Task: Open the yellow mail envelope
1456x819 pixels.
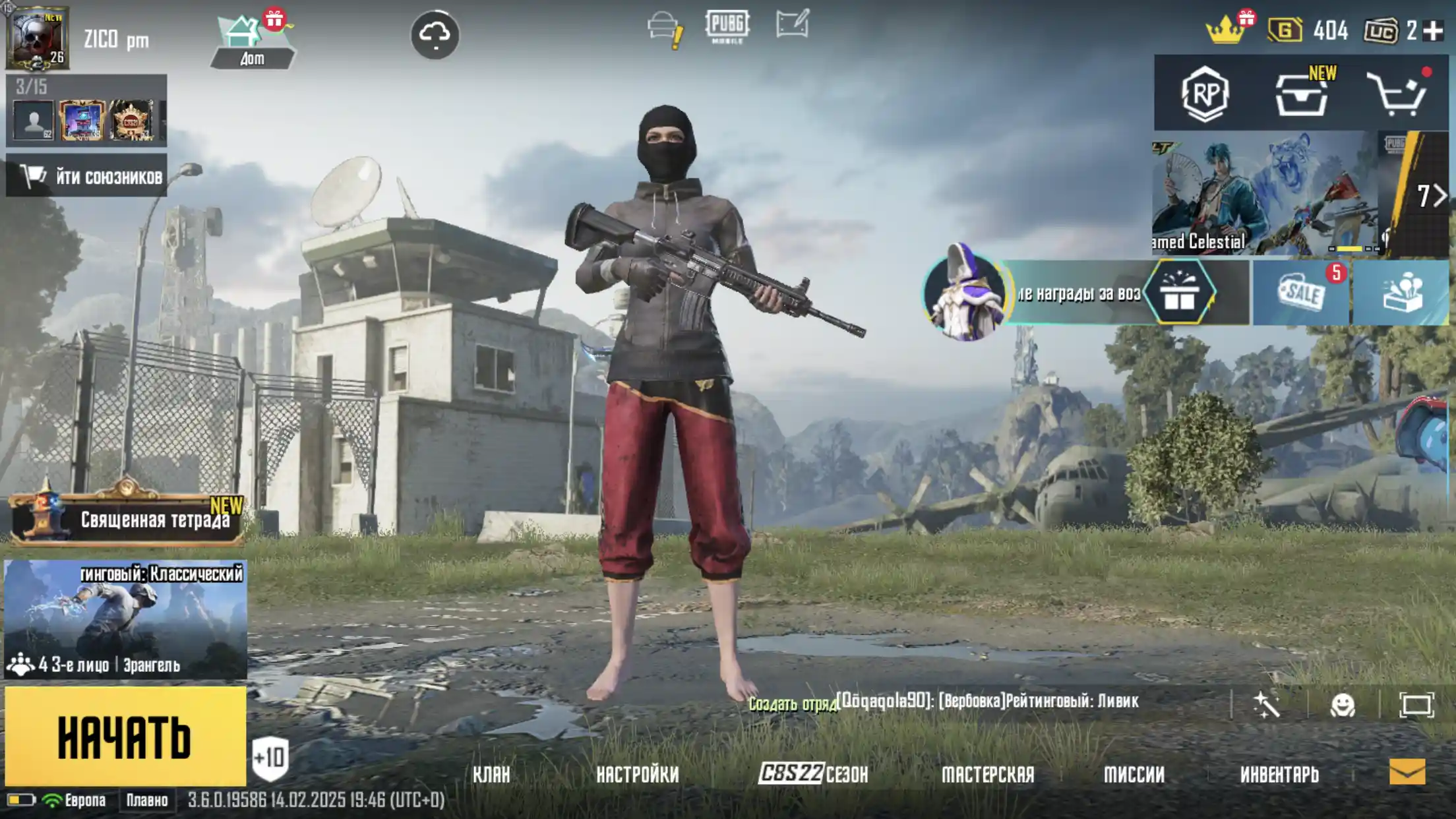Action: (x=1407, y=772)
